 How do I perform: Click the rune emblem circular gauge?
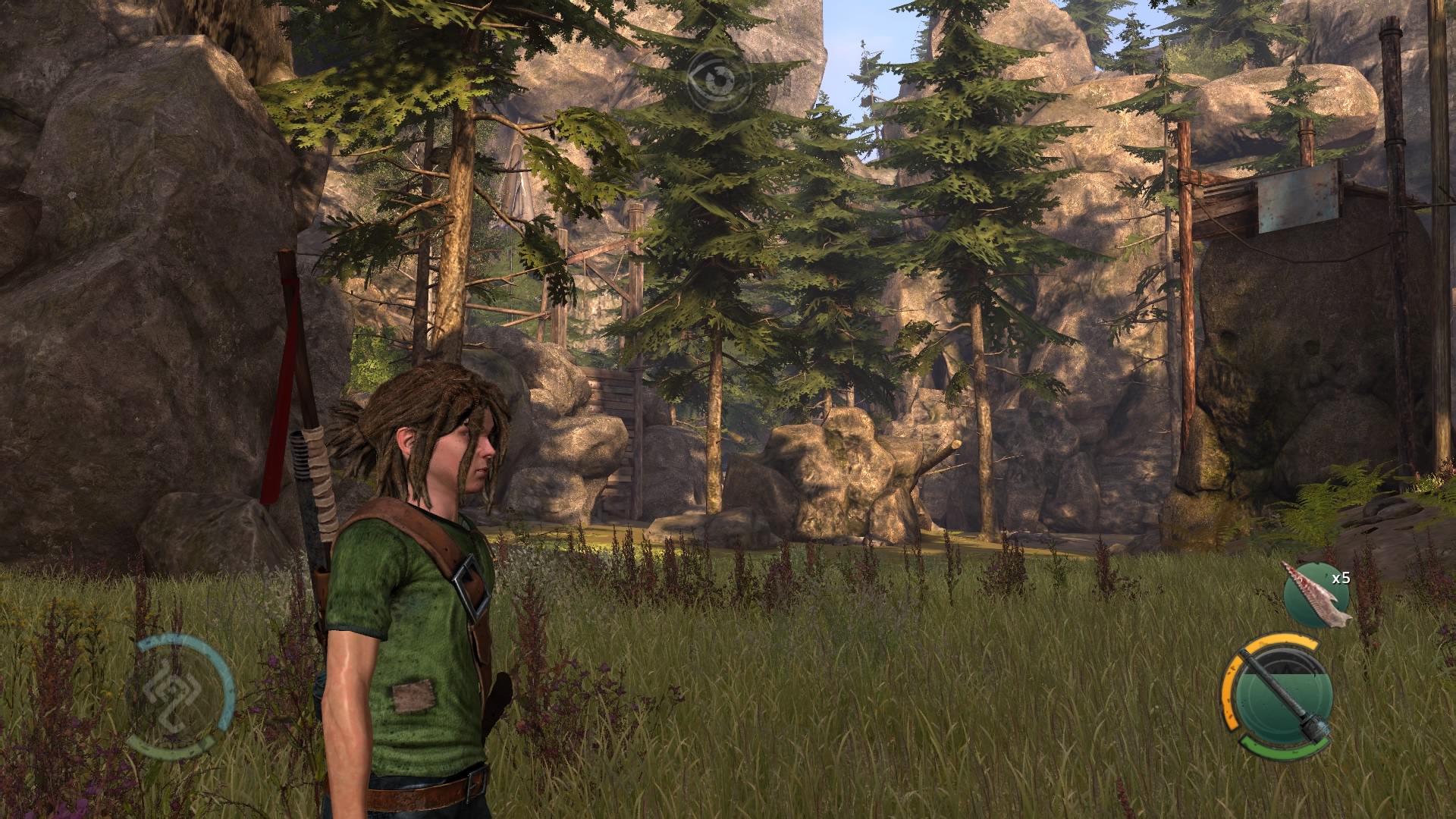pyautogui.click(x=180, y=696)
